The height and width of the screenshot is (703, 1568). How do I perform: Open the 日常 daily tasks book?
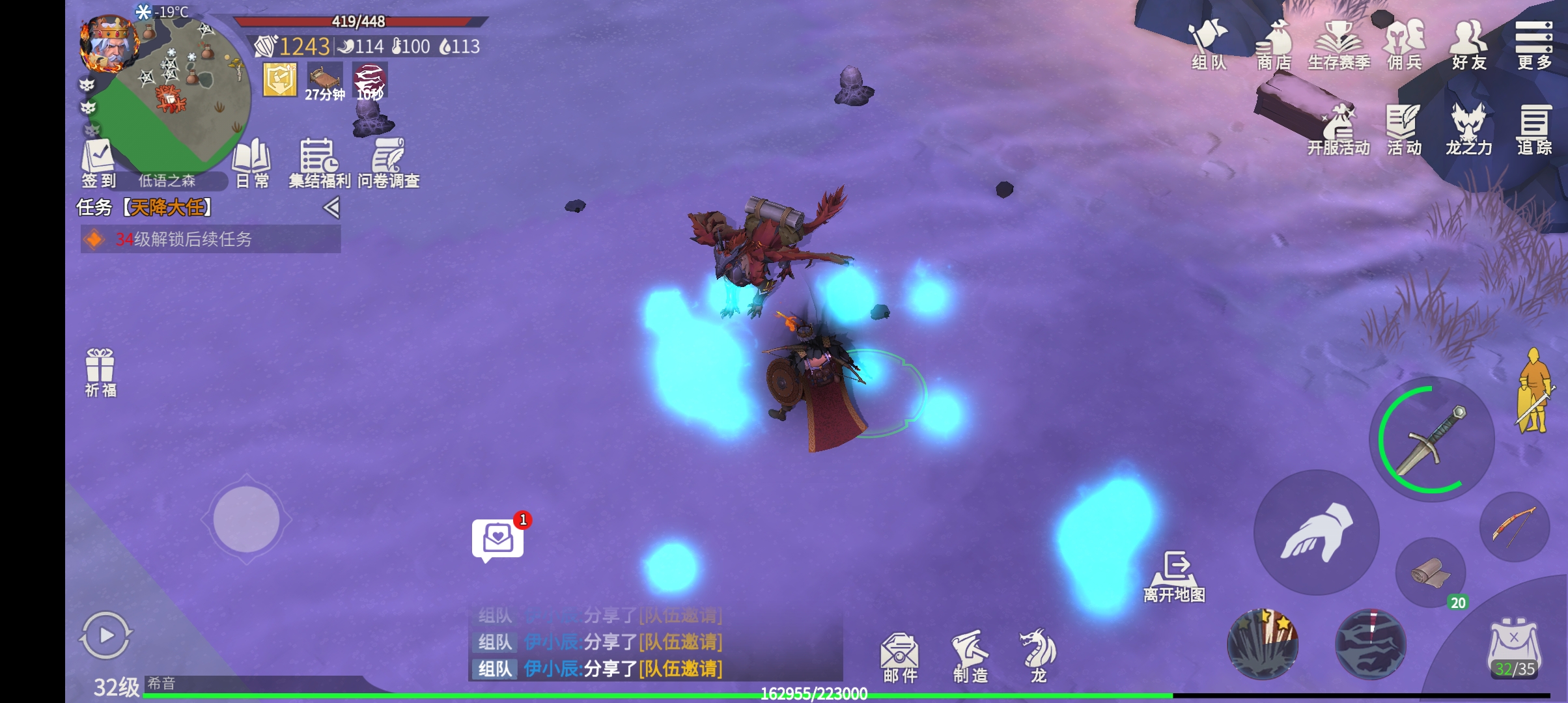click(x=252, y=163)
